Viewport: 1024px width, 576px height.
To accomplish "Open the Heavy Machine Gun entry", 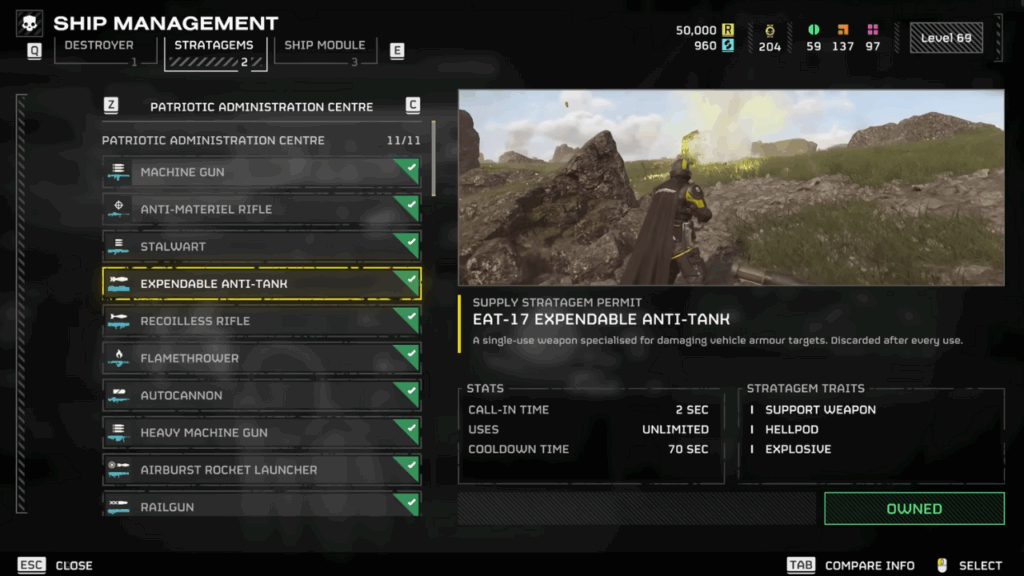I will click(x=261, y=432).
